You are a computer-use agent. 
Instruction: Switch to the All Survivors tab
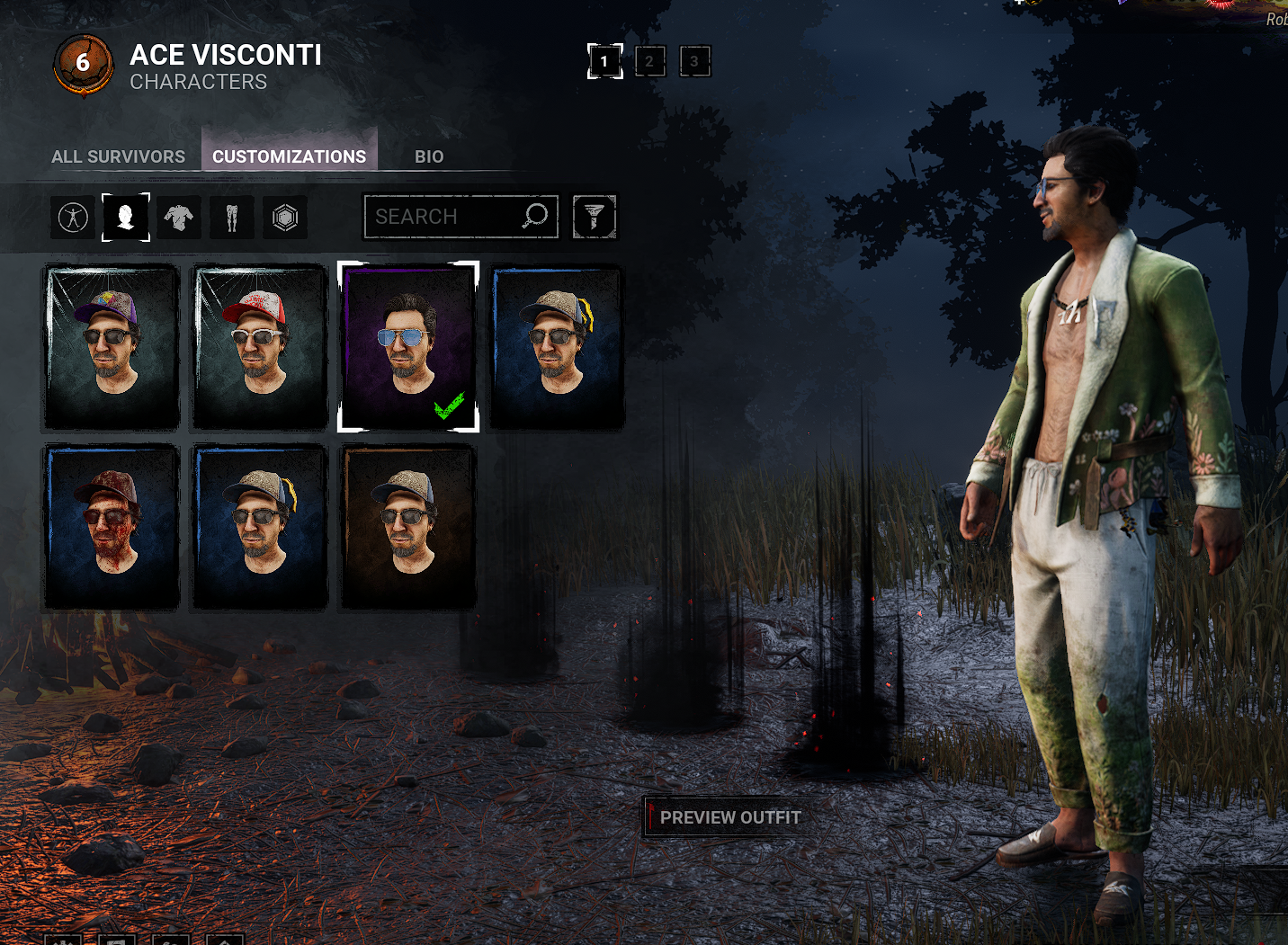pyautogui.click(x=118, y=156)
